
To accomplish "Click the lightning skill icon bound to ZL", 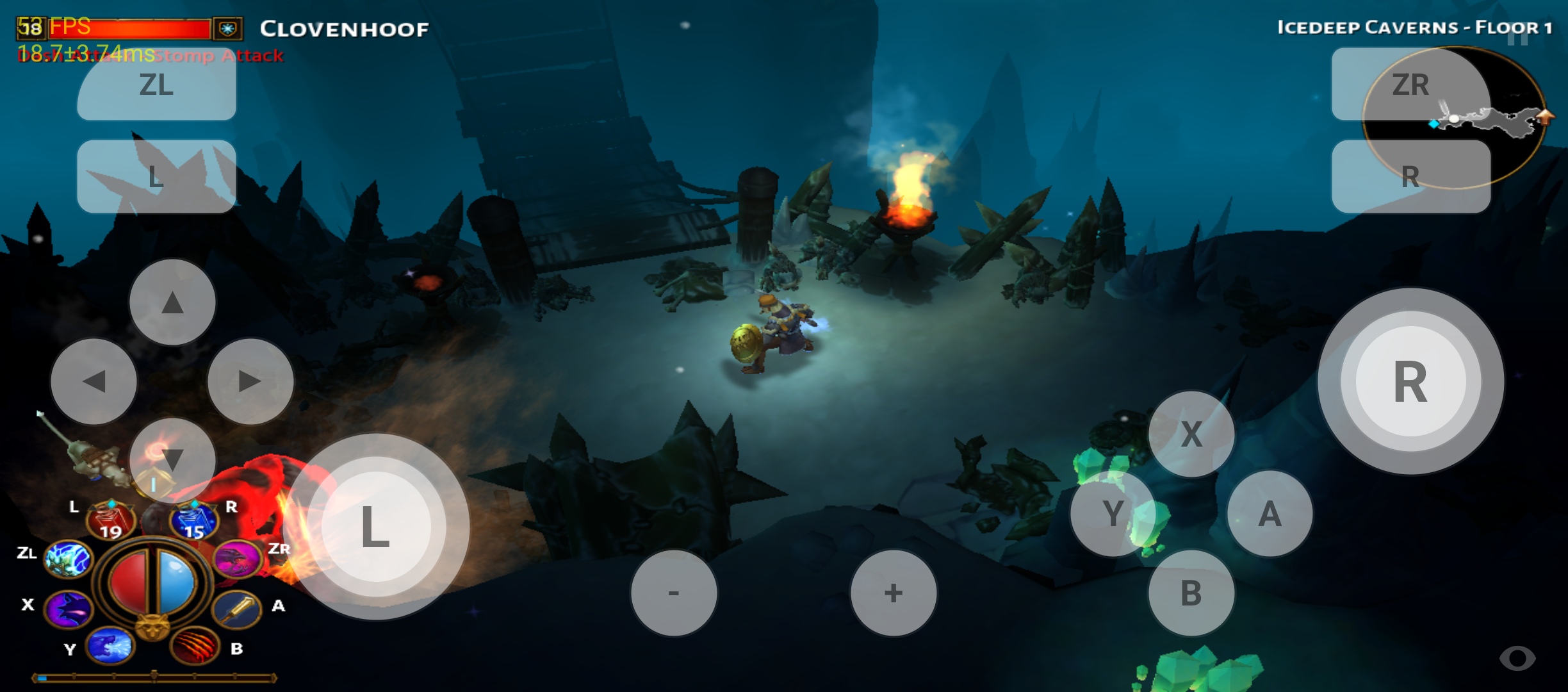I will click(67, 559).
